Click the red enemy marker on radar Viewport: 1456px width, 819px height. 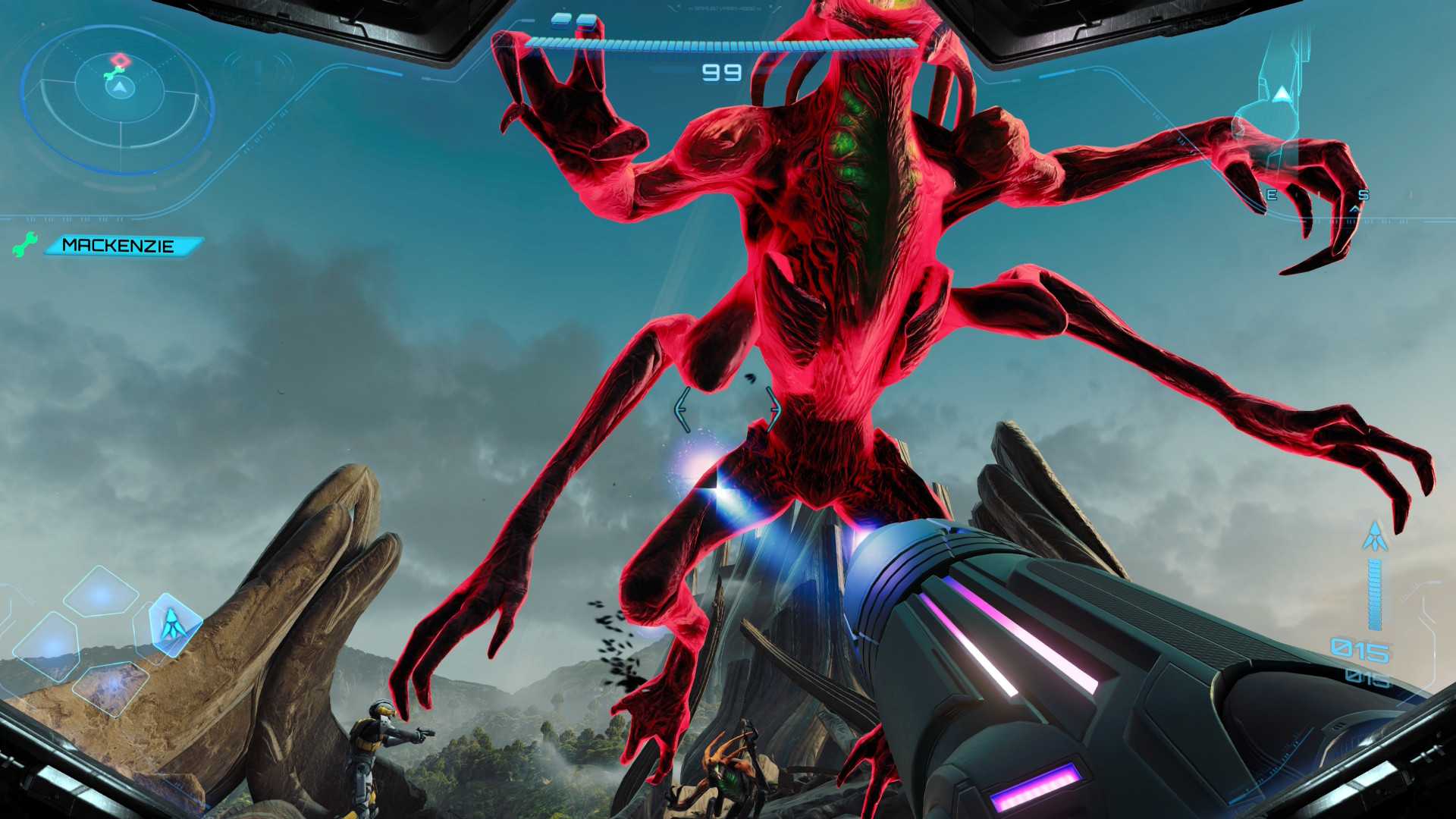tap(119, 60)
